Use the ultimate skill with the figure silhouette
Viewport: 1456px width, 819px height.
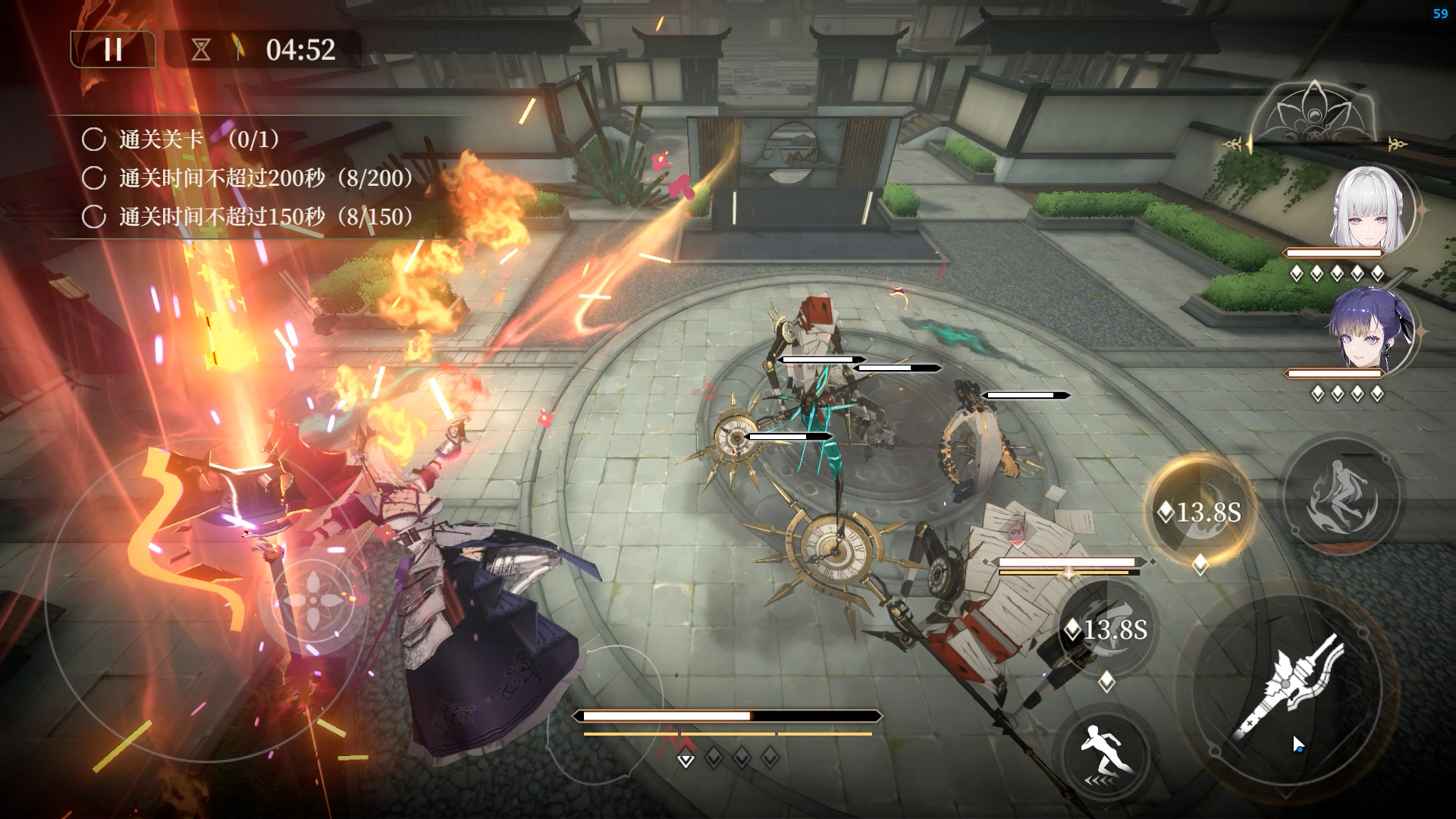coord(1341,494)
